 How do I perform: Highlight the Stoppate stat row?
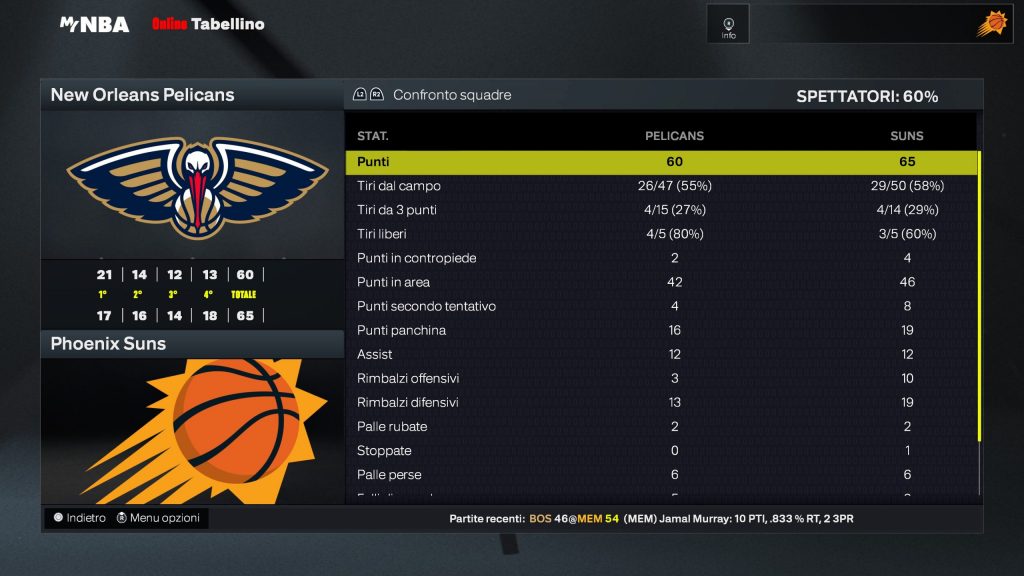[x=660, y=450]
